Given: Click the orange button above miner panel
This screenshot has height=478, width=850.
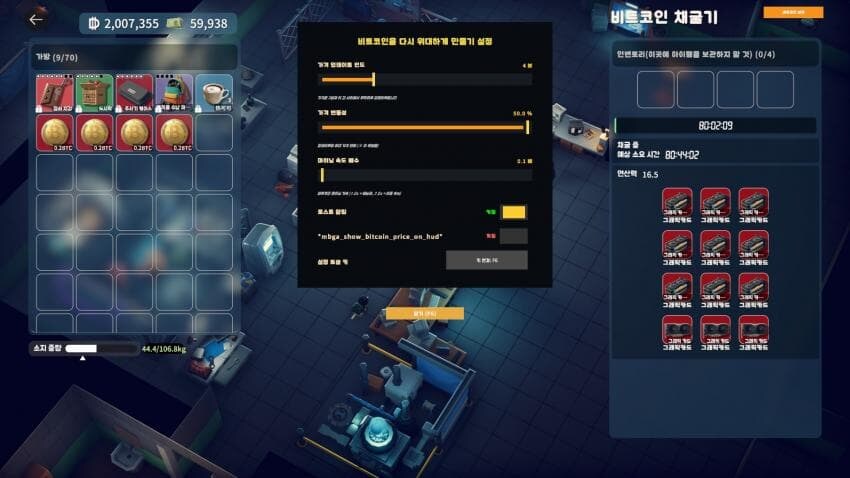Looking at the screenshot, I should click(x=793, y=13).
